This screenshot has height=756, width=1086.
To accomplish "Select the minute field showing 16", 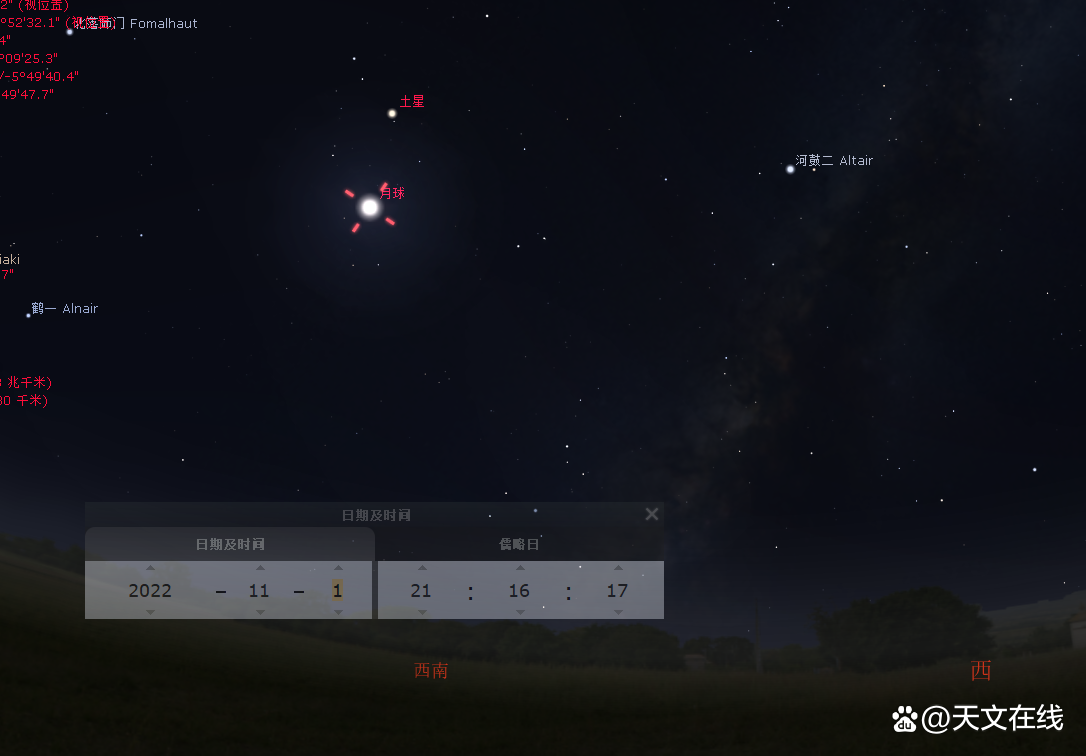I will coord(518,590).
